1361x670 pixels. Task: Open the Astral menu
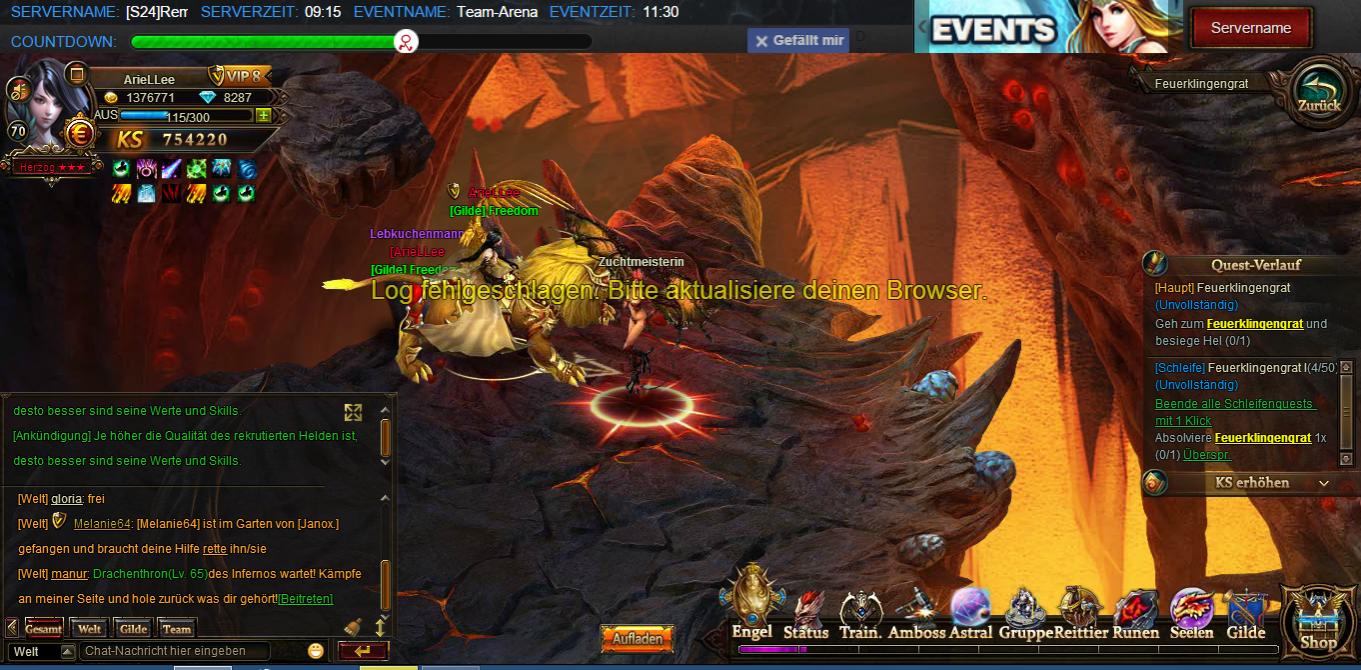(x=970, y=612)
